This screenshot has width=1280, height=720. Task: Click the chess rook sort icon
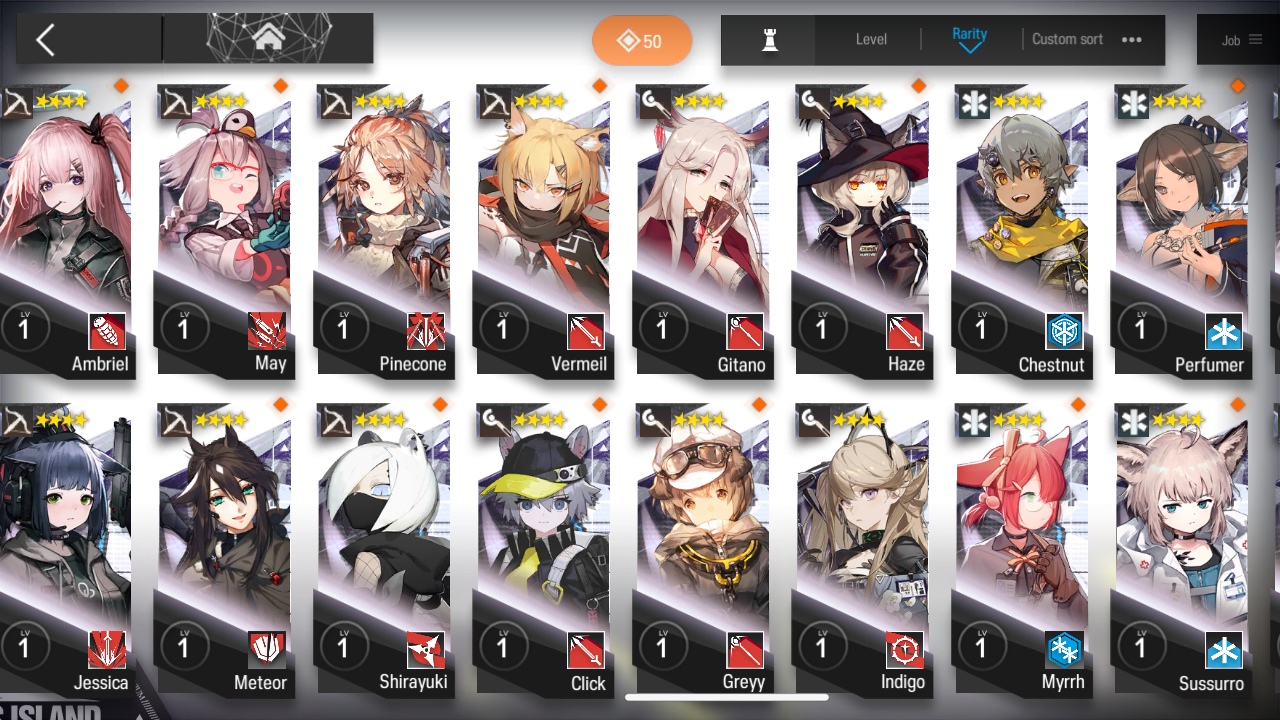pyautogui.click(x=769, y=40)
